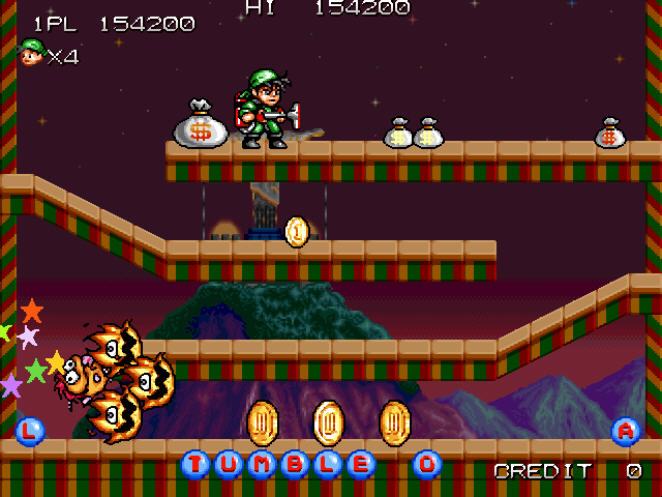Screen dimensions: 662x497
Task: Click the green-helmet player lives icon
Action: (32, 52)
